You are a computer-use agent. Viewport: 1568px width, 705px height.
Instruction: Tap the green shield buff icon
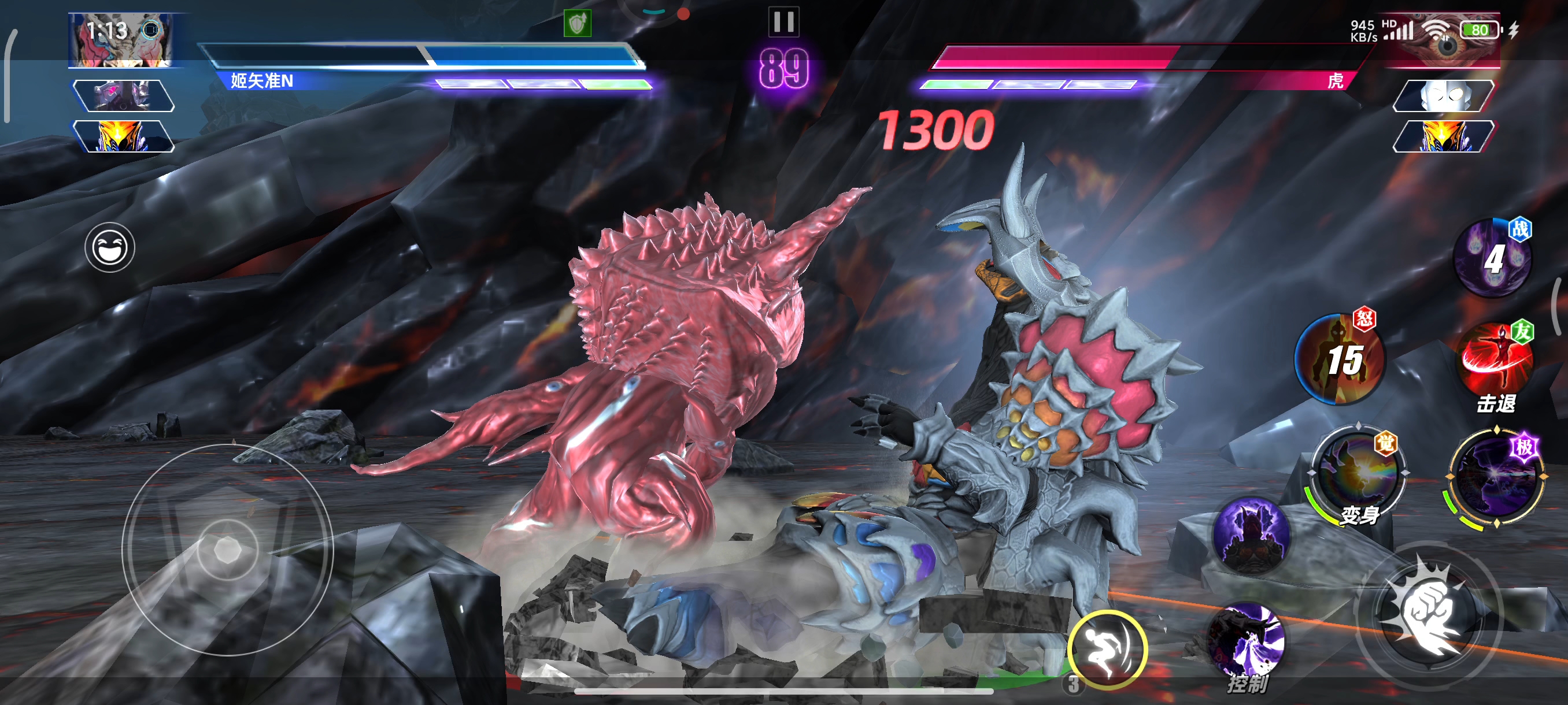[577, 24]
